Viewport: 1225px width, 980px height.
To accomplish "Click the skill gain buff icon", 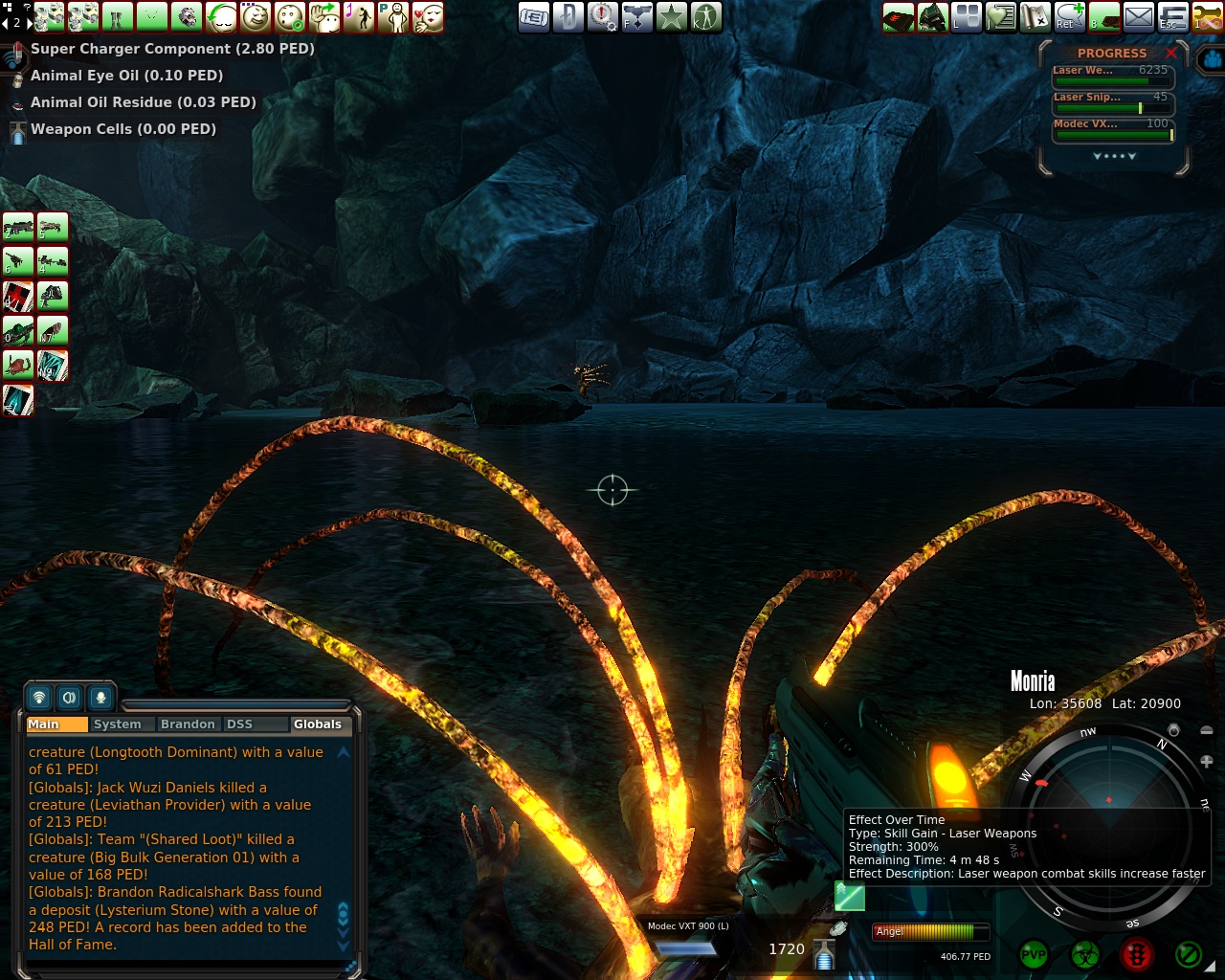I will (849, 897).
